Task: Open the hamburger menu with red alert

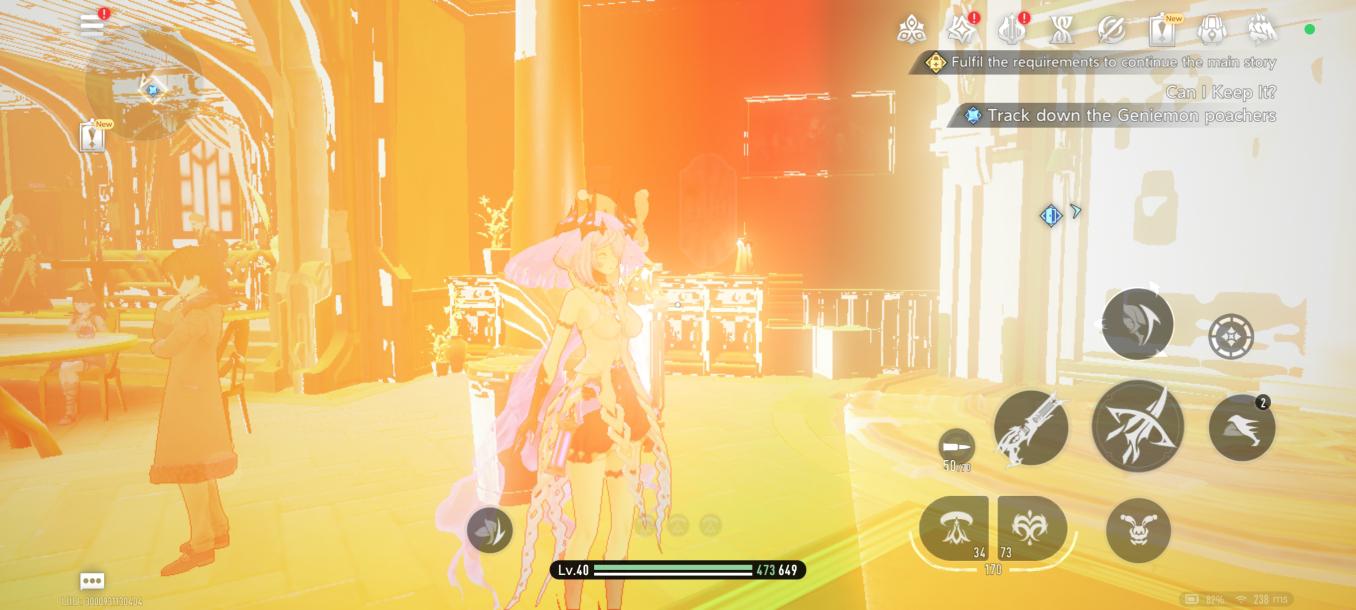Action: [x=93, y=25]
